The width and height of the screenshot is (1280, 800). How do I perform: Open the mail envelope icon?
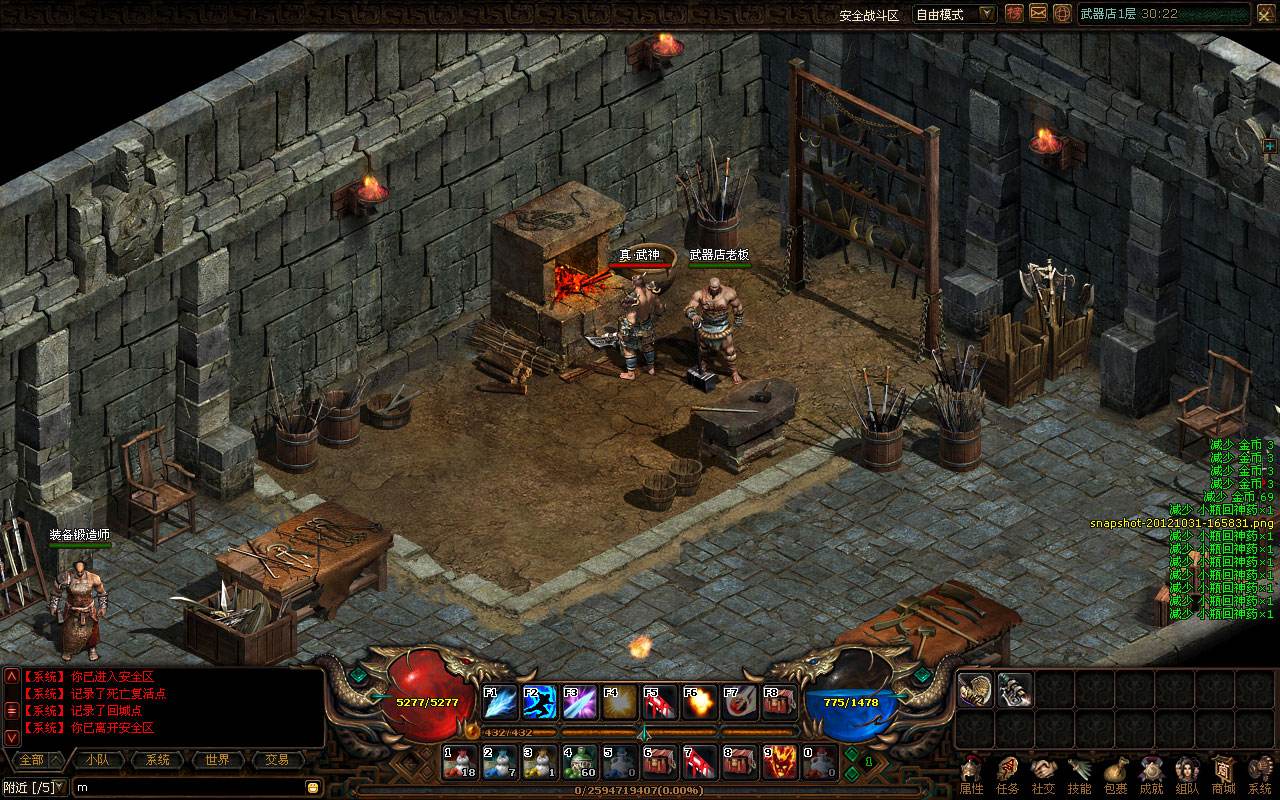point(1038,13)
